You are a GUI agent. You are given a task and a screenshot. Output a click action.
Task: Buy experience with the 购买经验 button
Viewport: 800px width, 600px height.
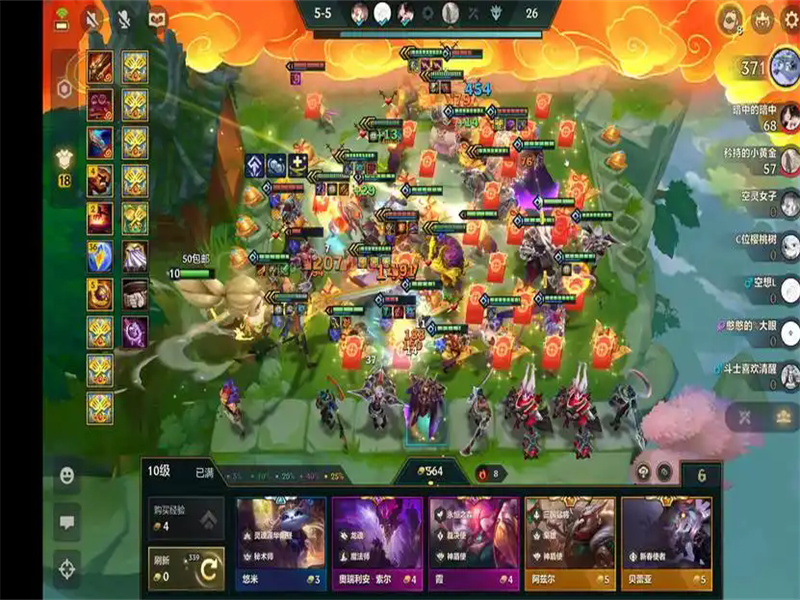186,517
